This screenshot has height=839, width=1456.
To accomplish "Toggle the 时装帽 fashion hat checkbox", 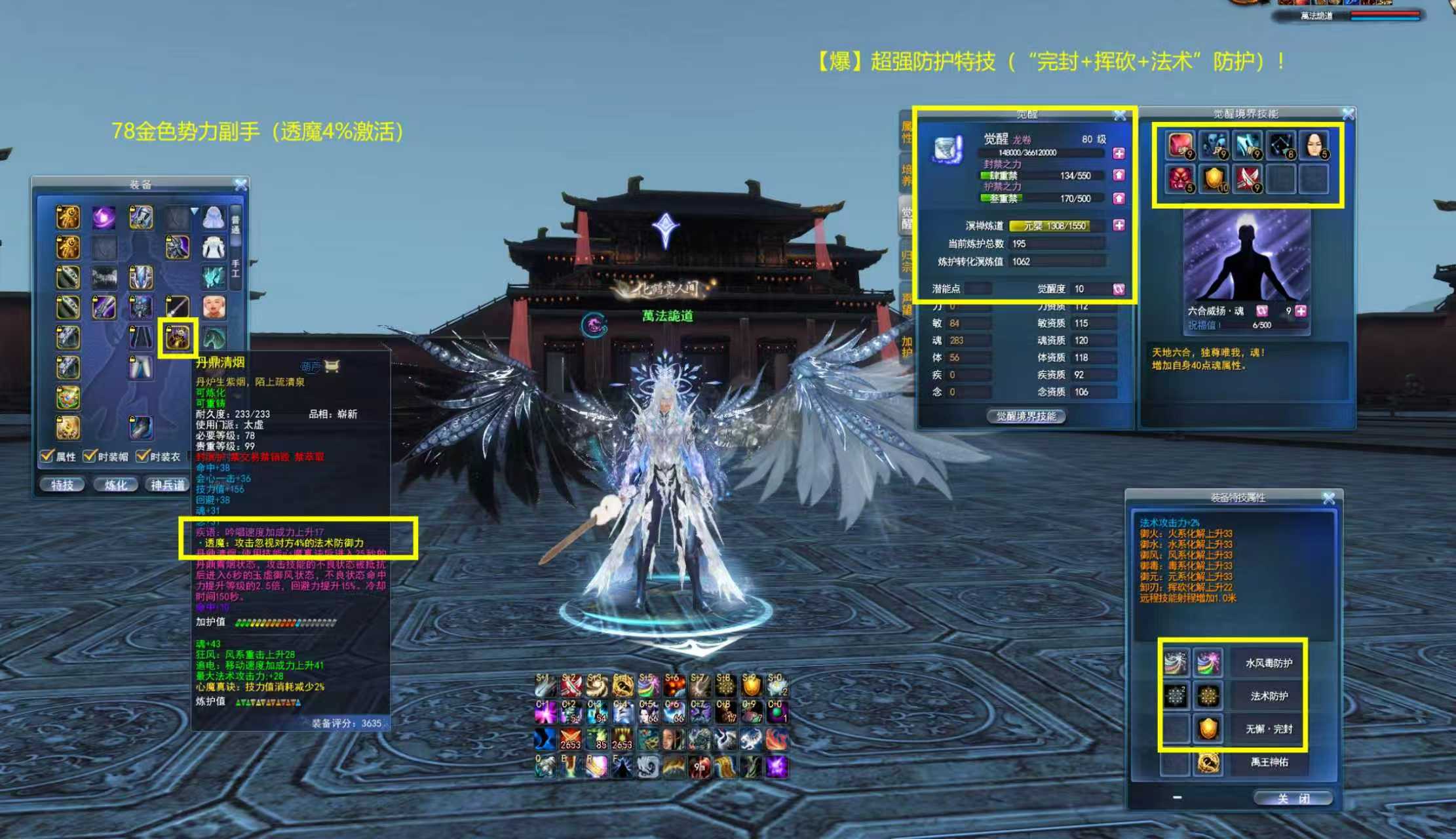I will pos(90,456).
